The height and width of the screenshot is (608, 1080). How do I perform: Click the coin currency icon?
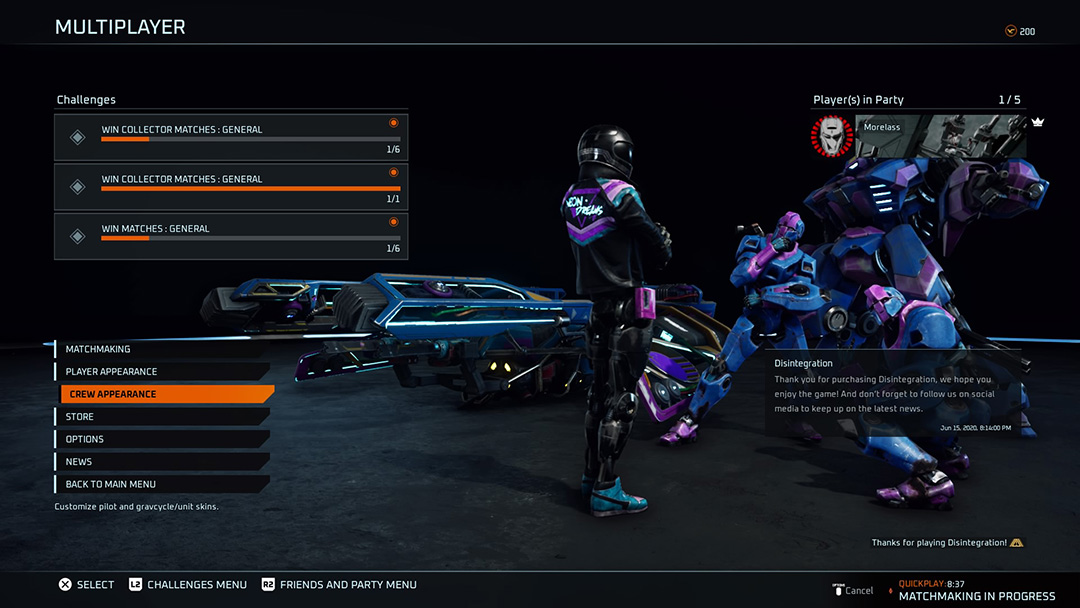1010,31
